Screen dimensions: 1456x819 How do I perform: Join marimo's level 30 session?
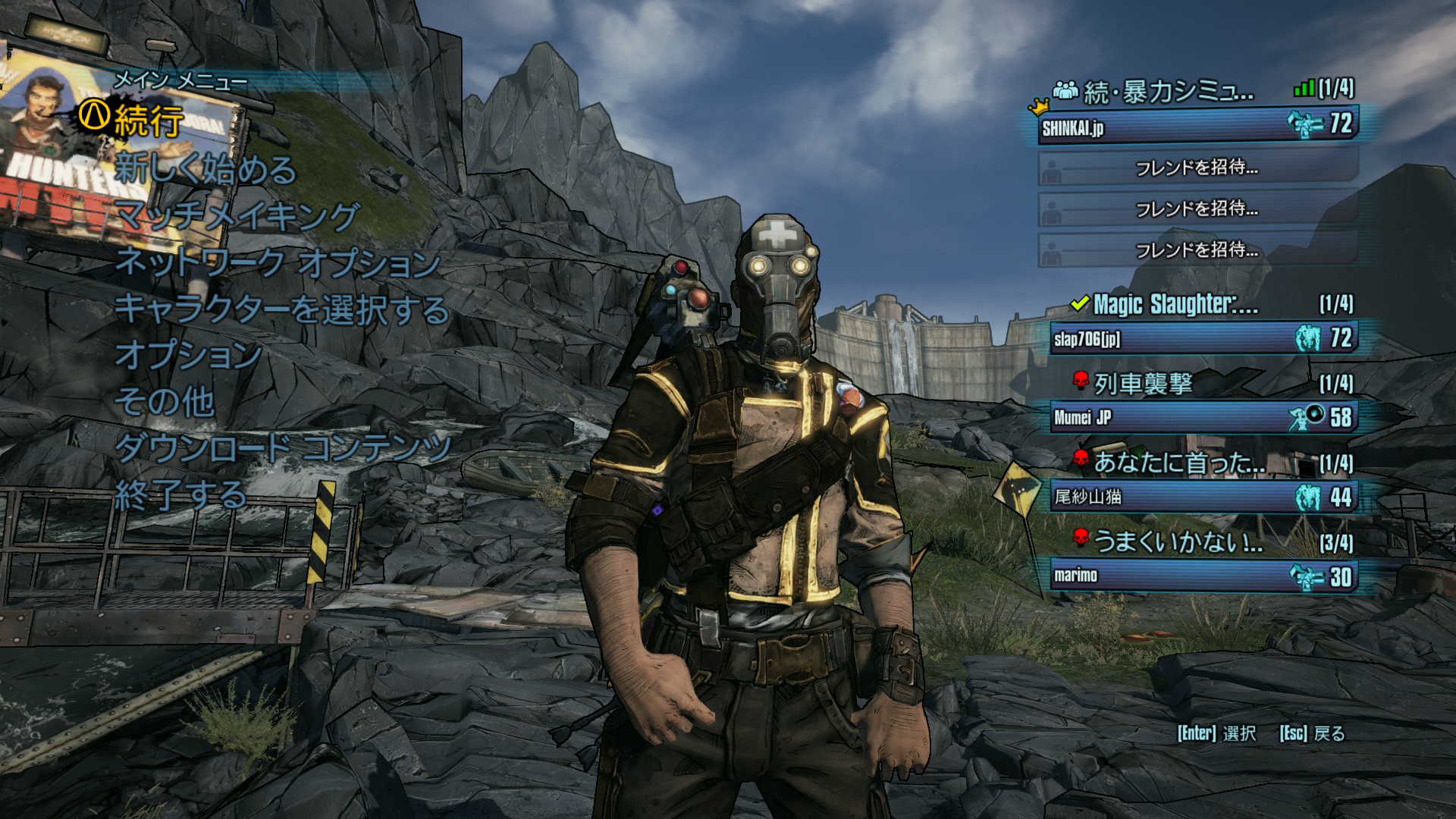(1203, 576)
